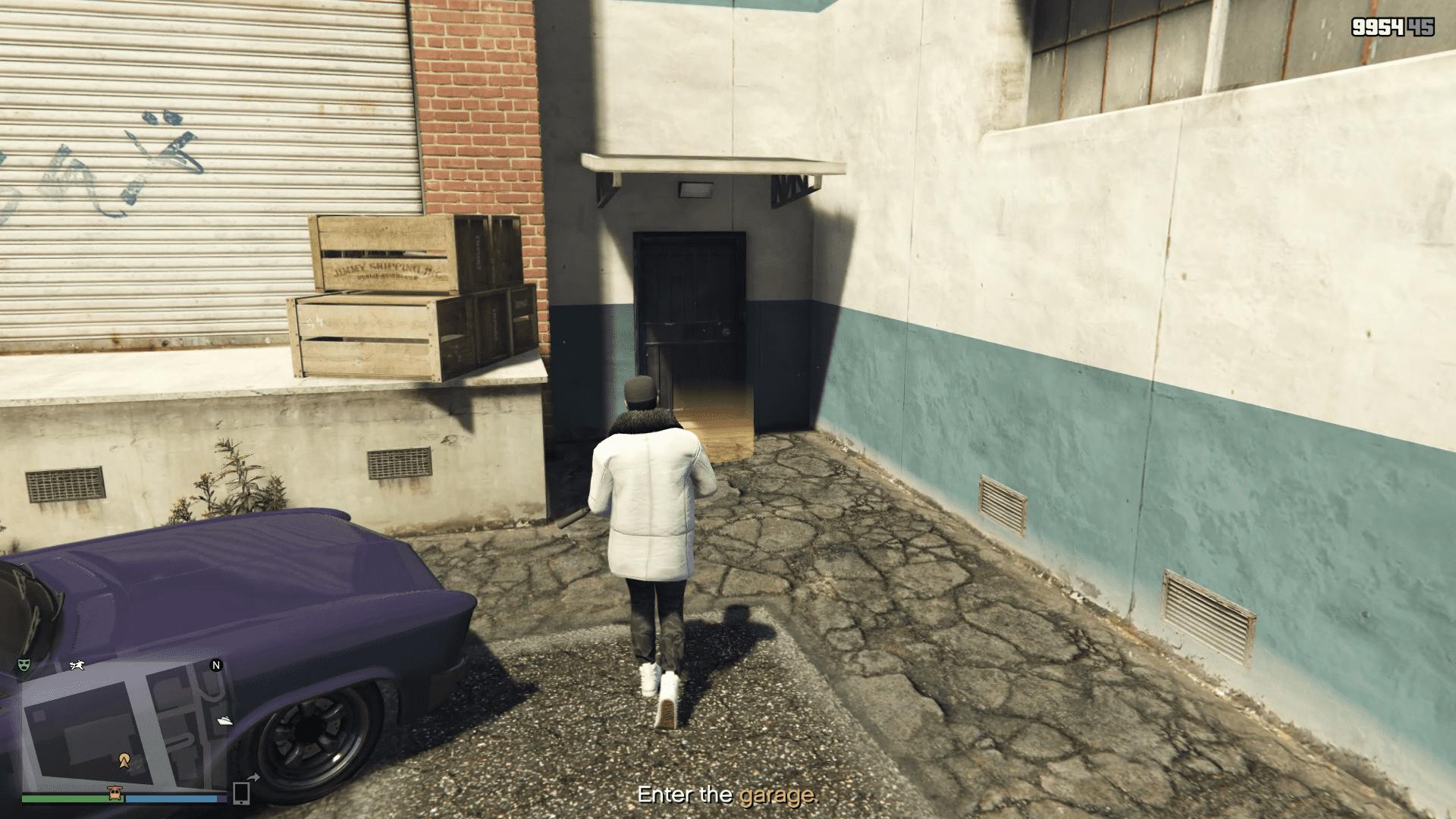Select the green mask shop icon on minimap
This screenshot has width=1456, height=819.
[24, 665]
